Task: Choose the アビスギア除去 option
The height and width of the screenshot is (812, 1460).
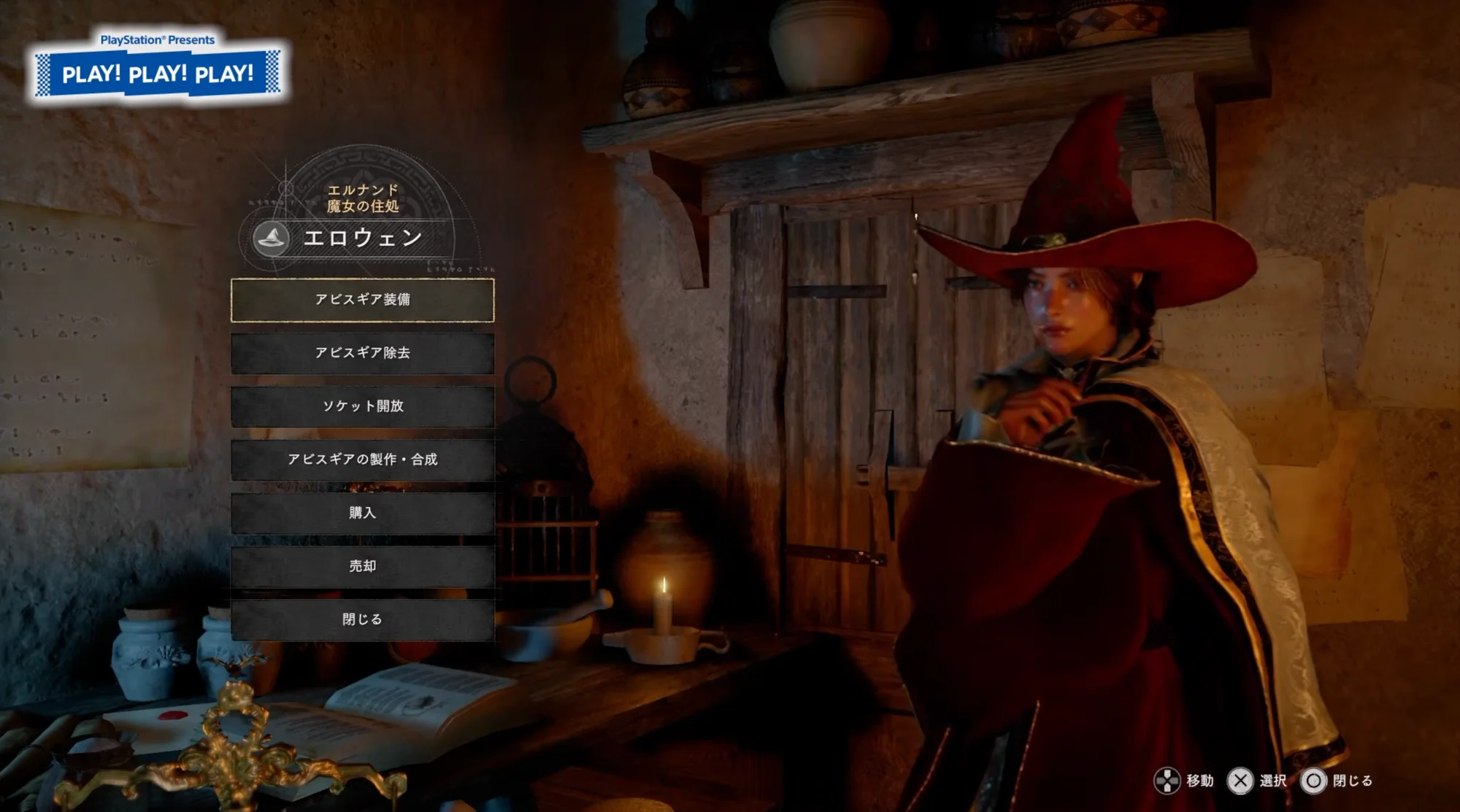Action: pos(362,353)
